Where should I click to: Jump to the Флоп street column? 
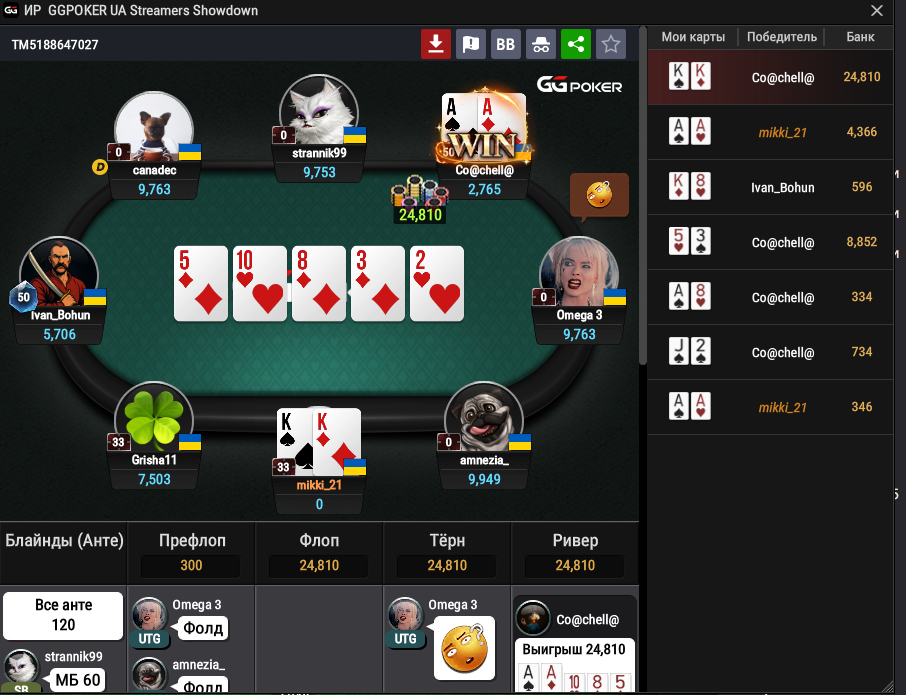click(x=320, y=541)
